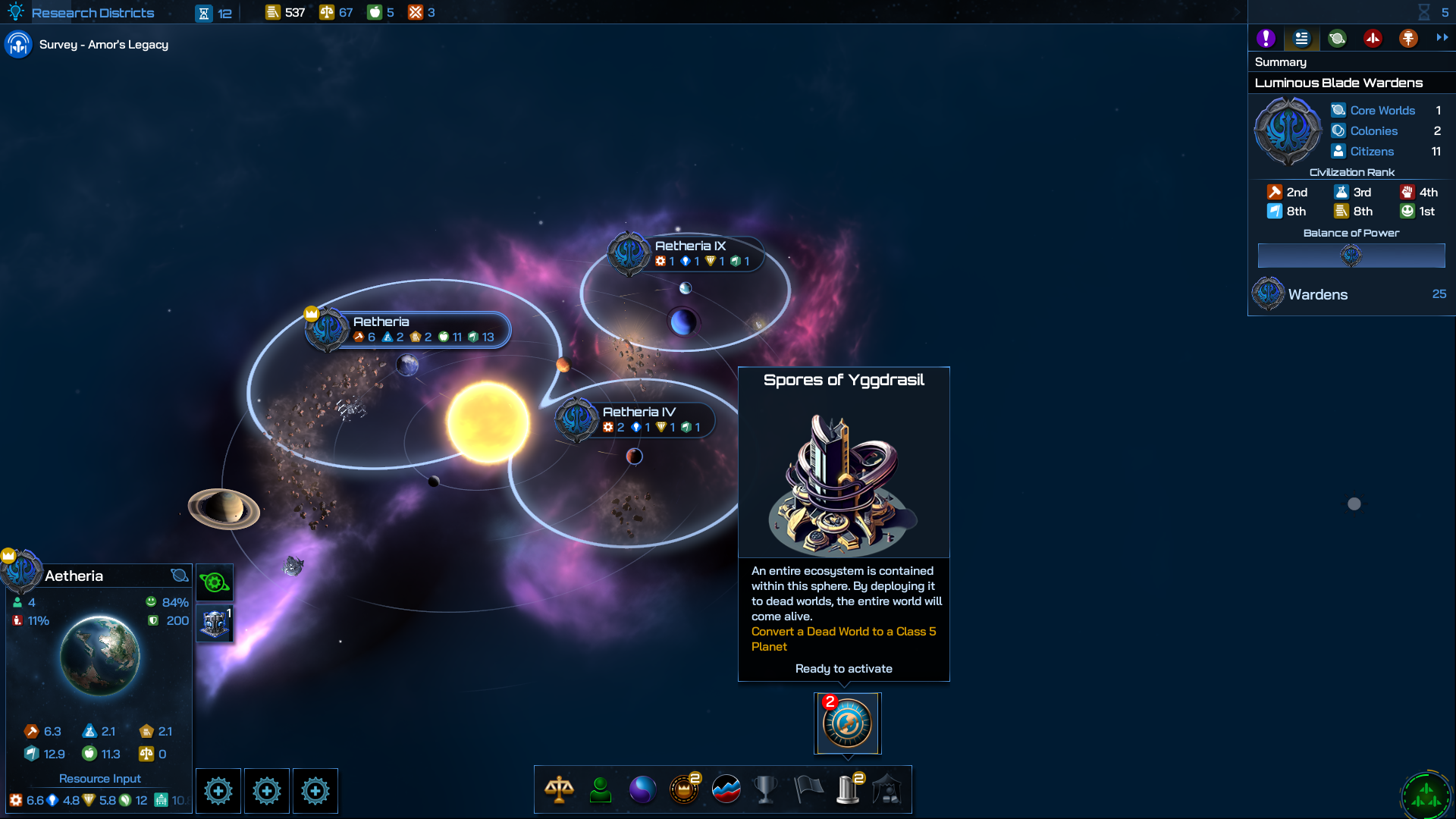Image resolution: width=1456 pixels, height=819 pixels.
Task: Click the green planet gear manage button
Action: 215,582
